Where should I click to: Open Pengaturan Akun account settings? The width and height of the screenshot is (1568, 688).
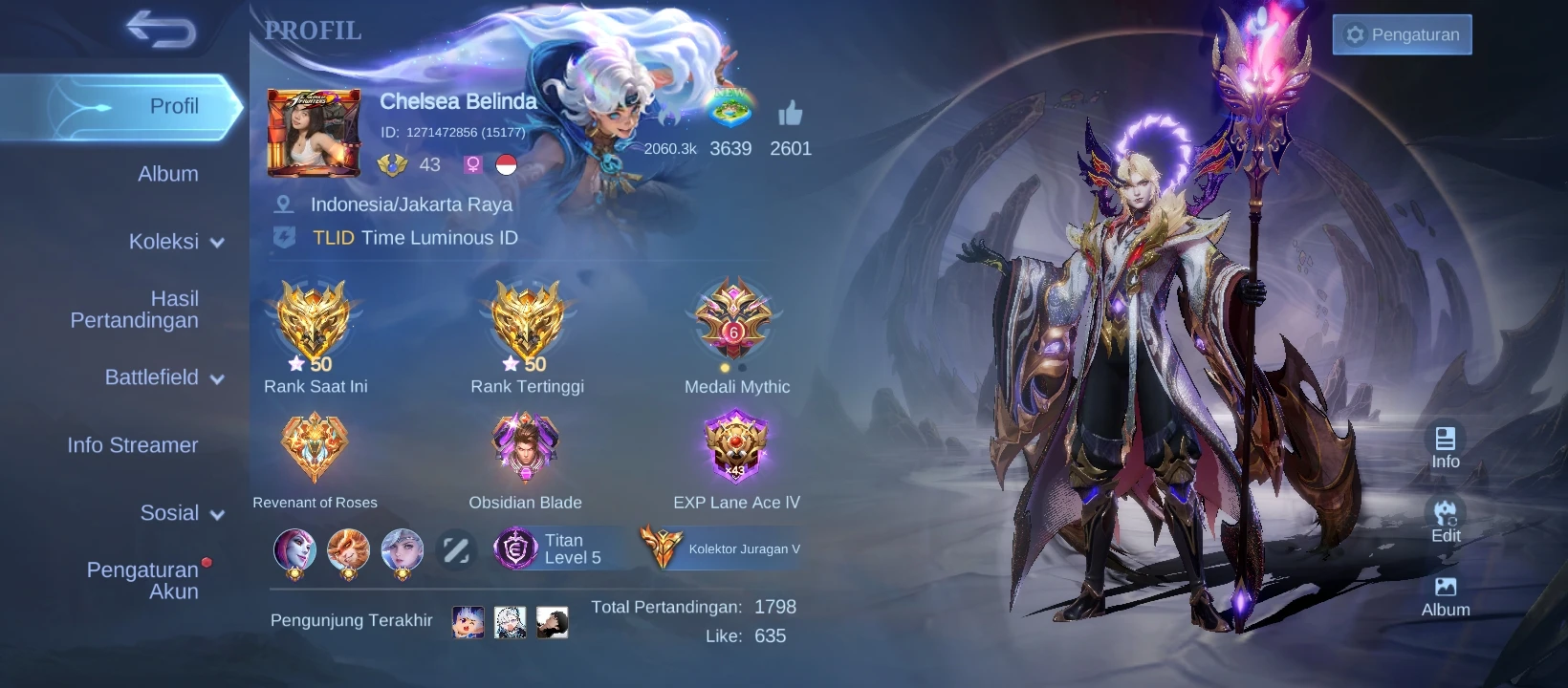(x=143, y=580)
